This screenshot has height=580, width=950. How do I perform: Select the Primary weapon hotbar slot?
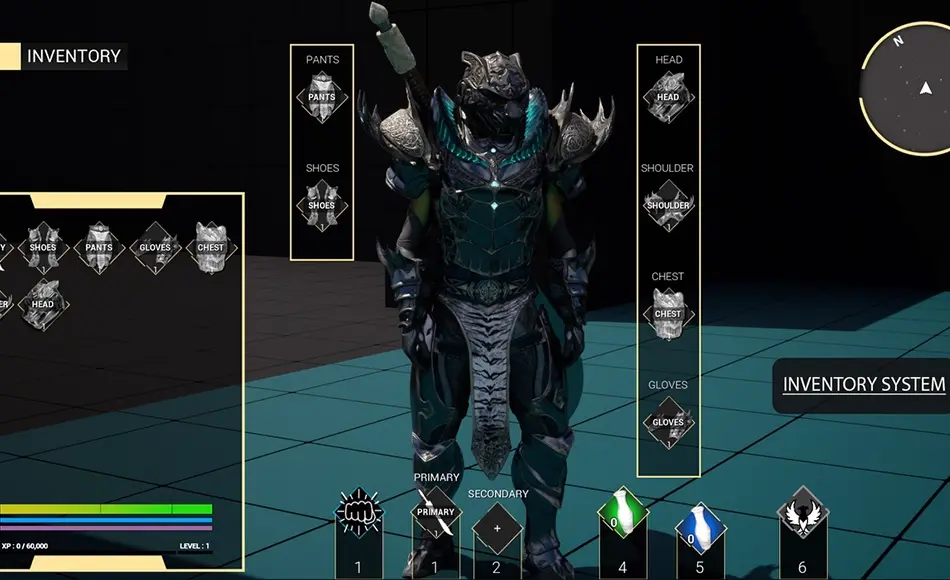click(x=436, y=512)
